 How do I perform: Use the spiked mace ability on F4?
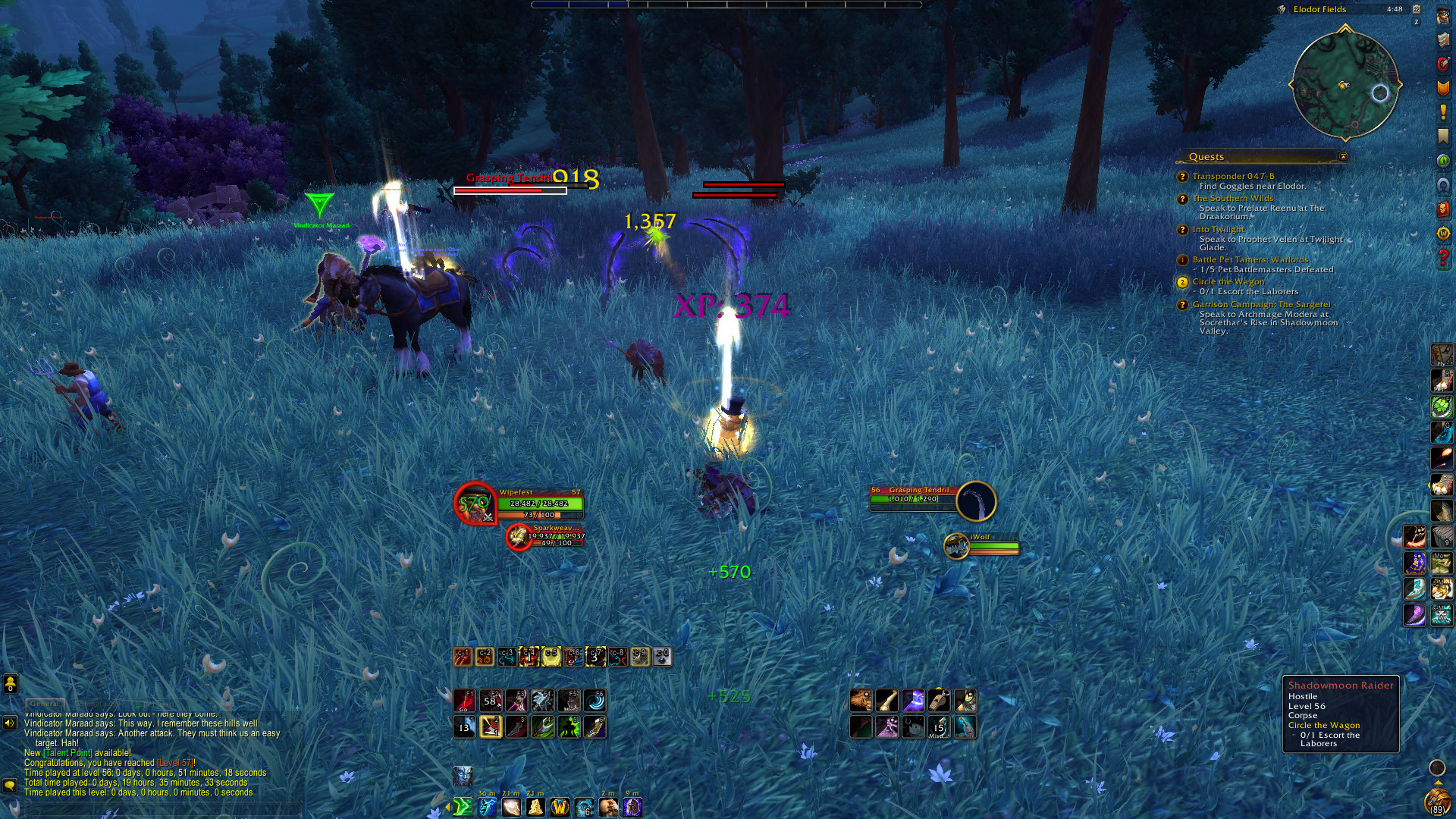542,700
